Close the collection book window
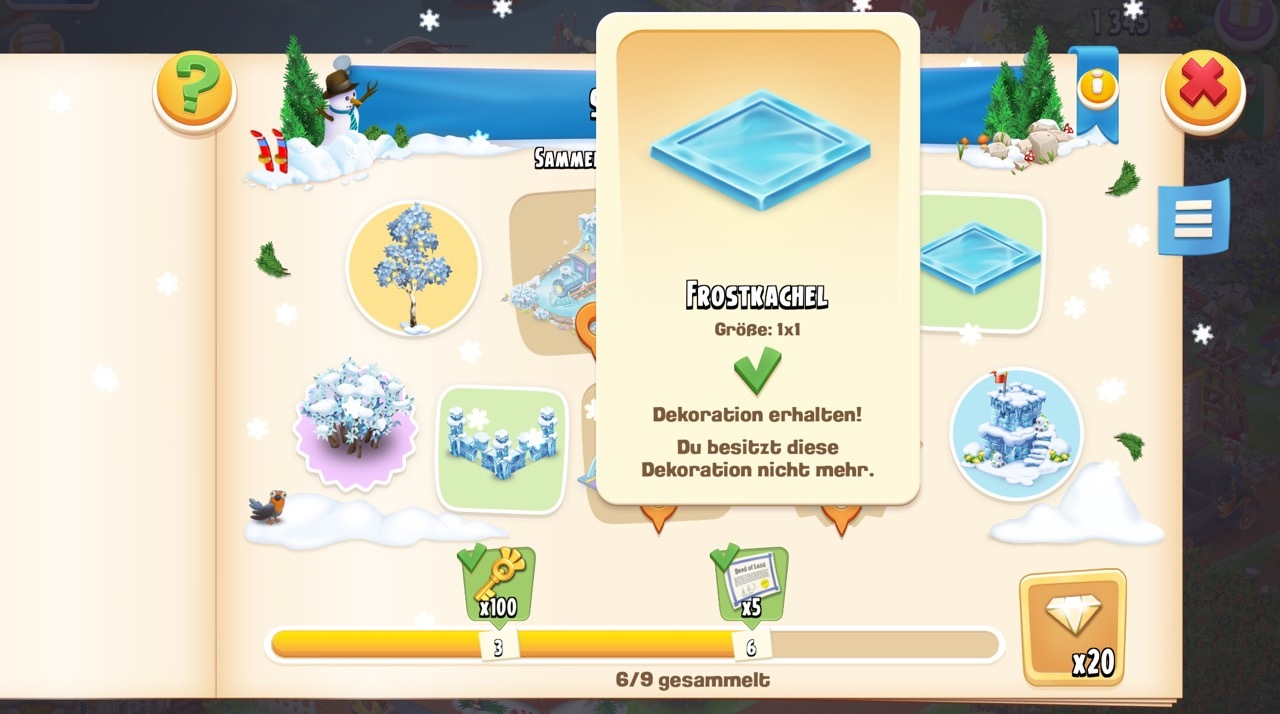This screenshot has width=1280, height=714. coord(1202,90)
